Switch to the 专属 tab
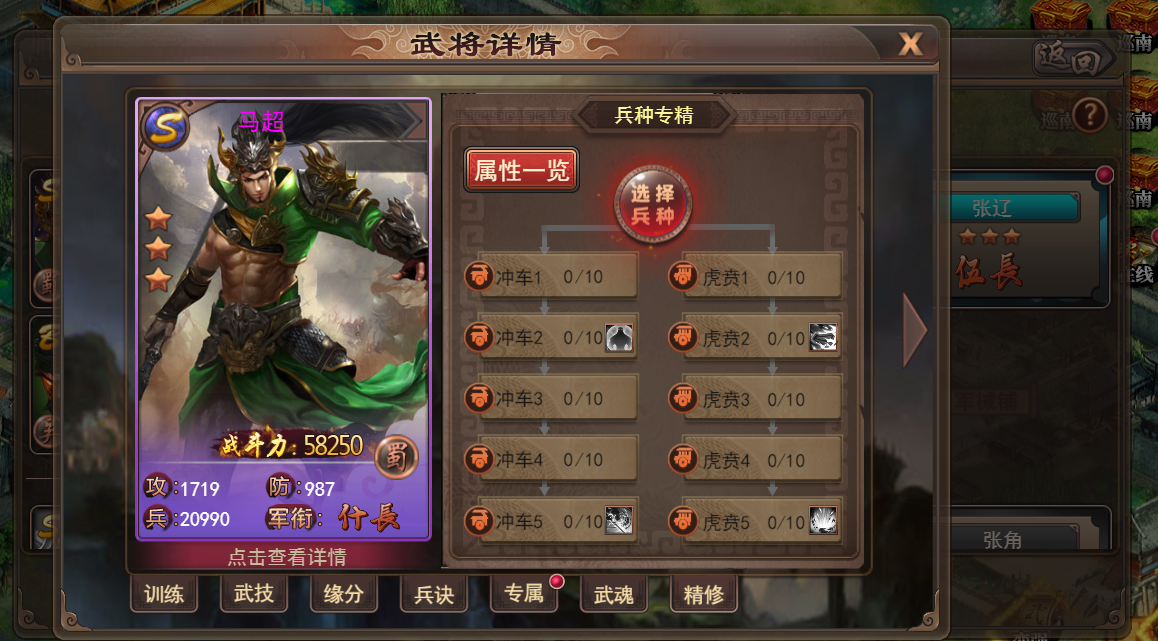 coord(523,594)
